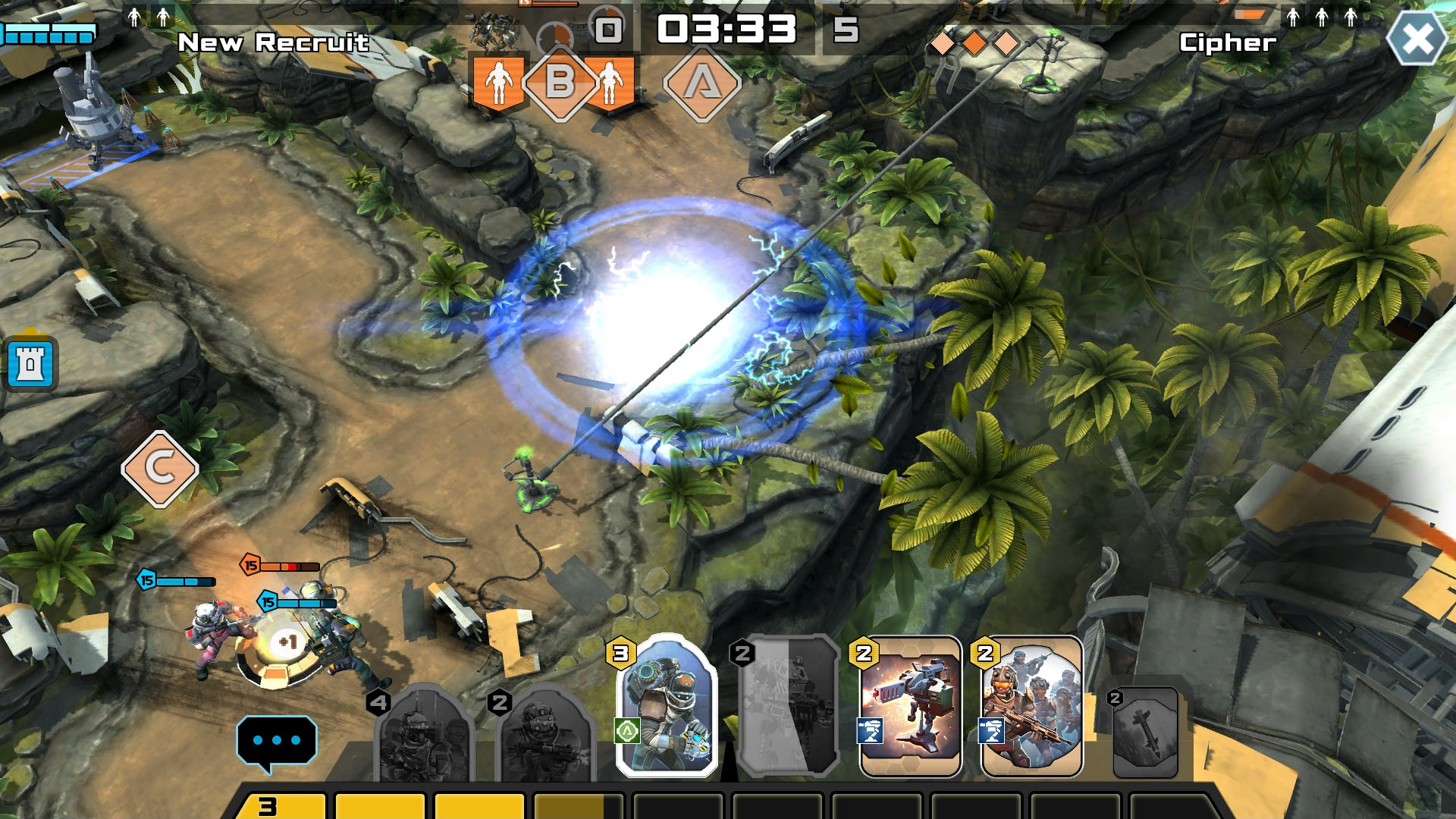
Task: Select the greyed-out 4-cost card
Action: click(423, 734)
